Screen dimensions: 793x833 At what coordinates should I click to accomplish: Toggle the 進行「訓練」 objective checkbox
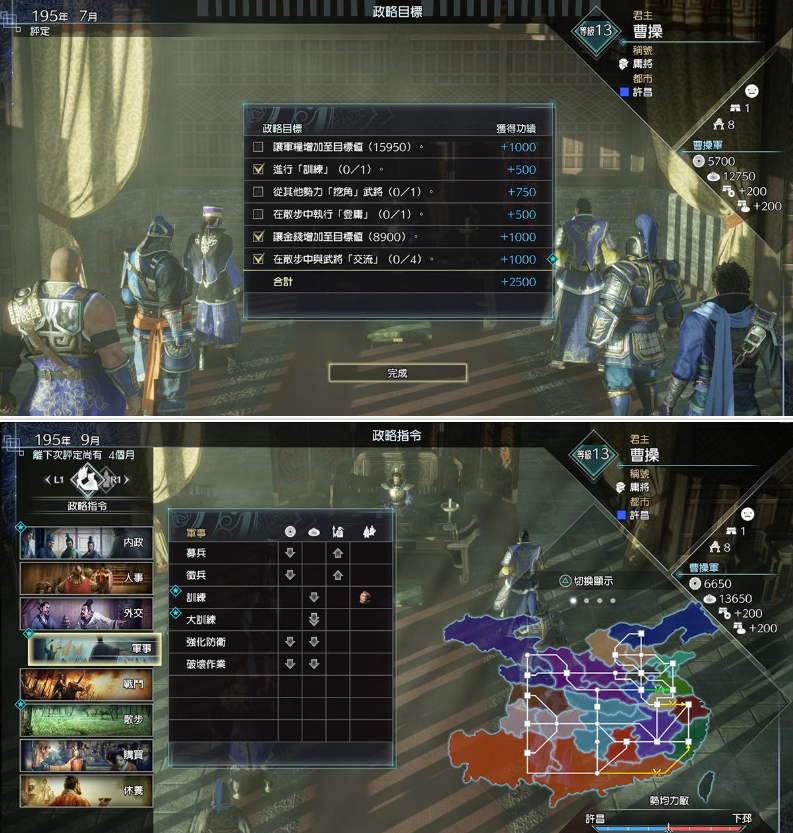(258, 169)
